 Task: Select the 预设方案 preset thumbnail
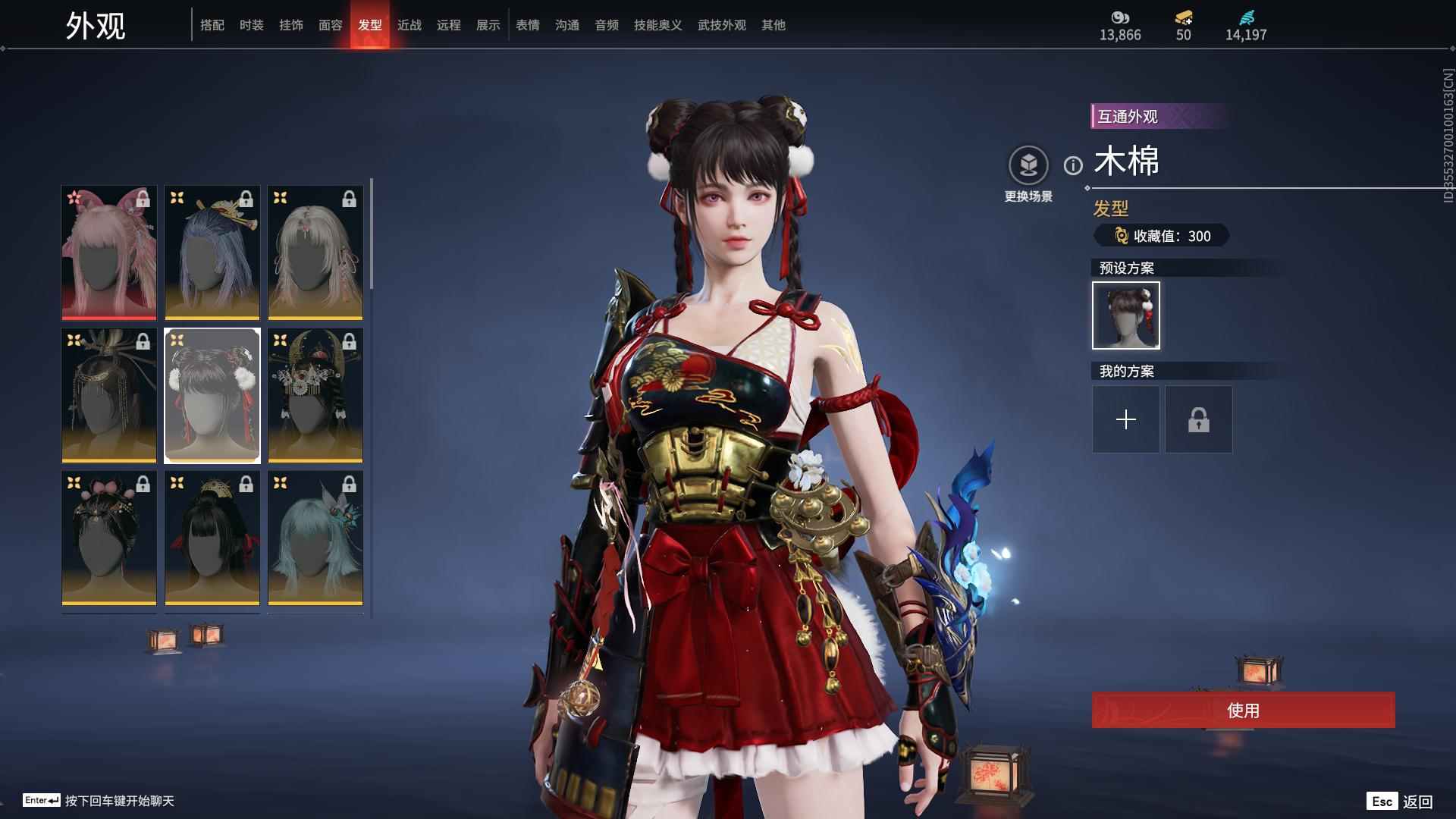pyautogui.click(x=1125, y=315)
